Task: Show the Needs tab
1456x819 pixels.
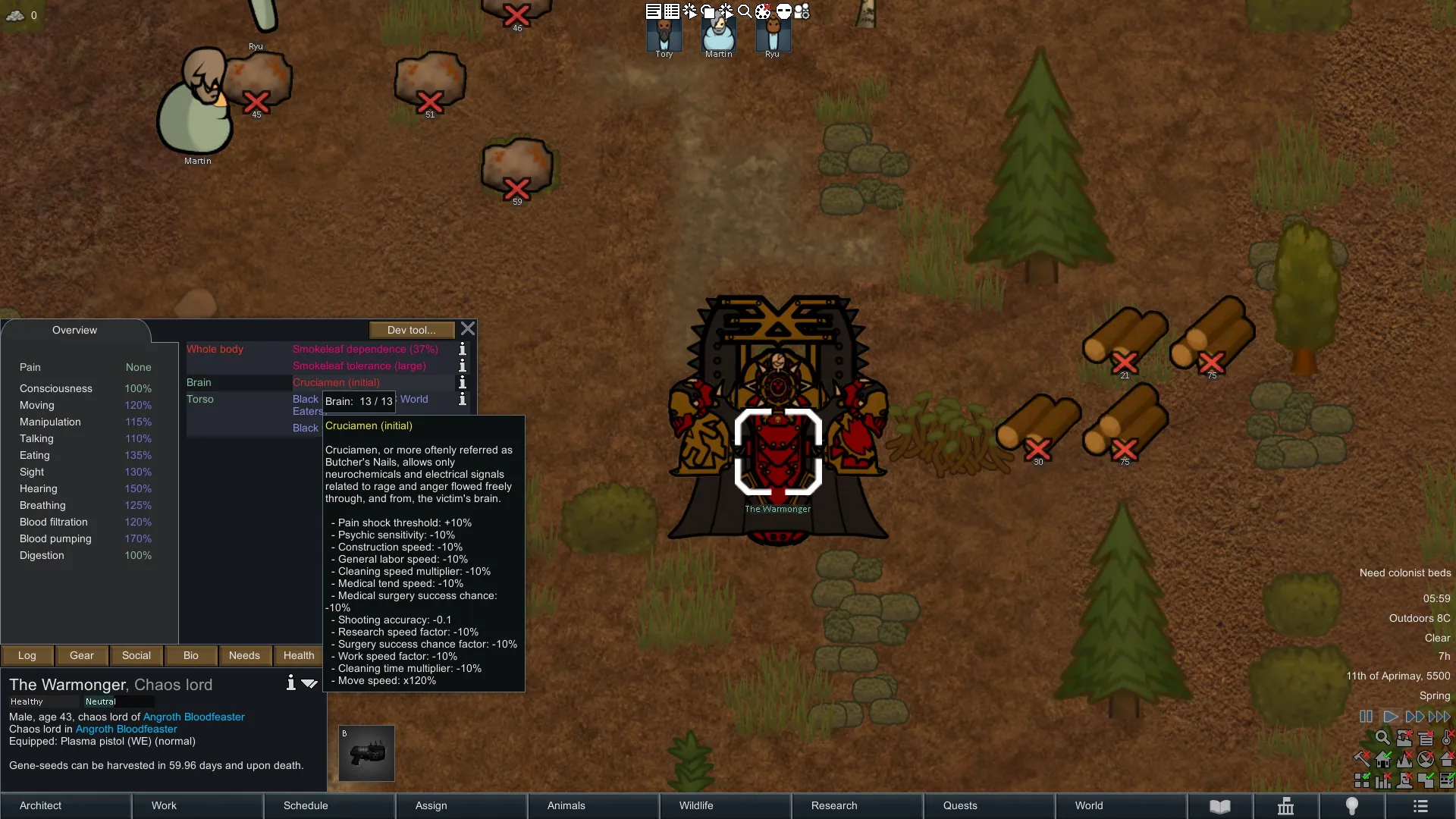Action: pos(244,655)
